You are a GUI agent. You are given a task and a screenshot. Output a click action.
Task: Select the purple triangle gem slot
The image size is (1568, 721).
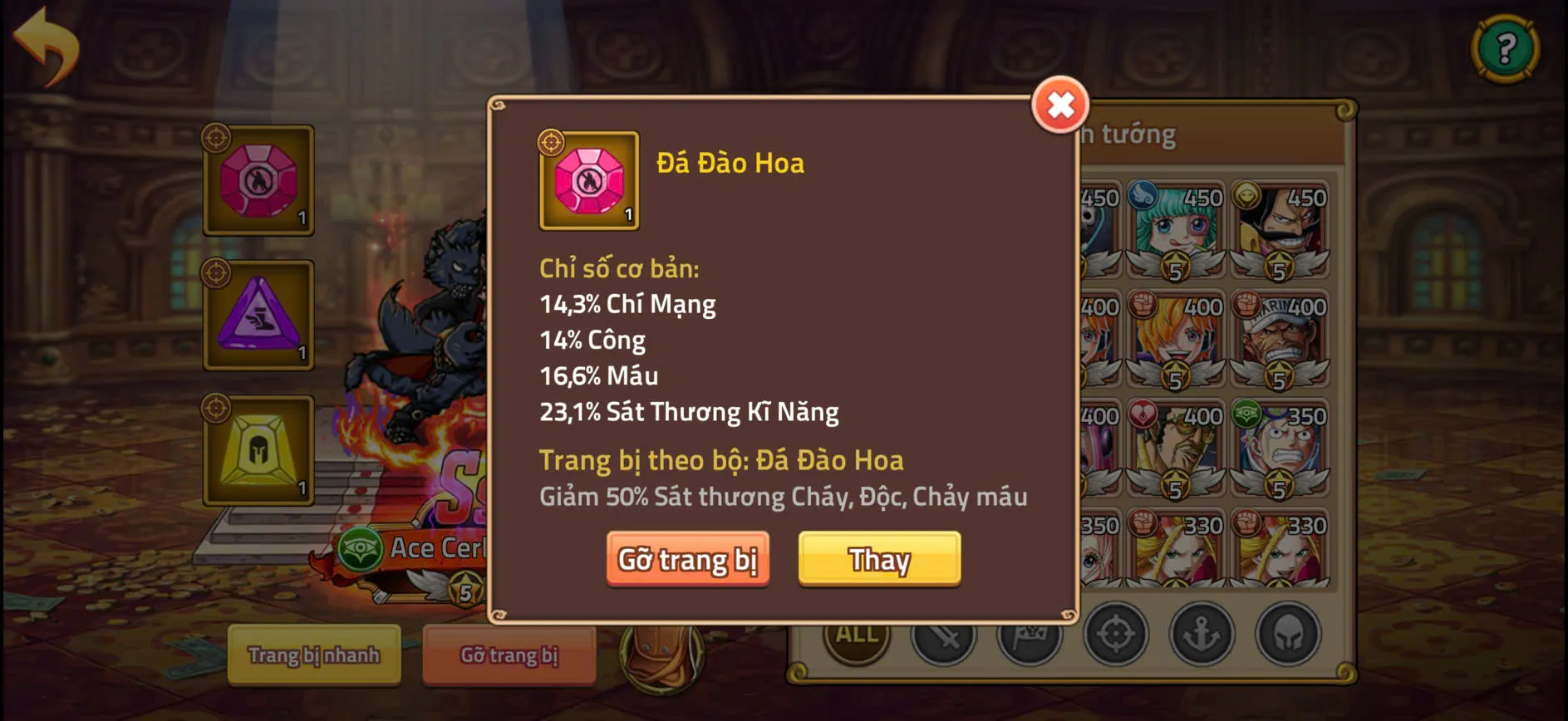258,314
